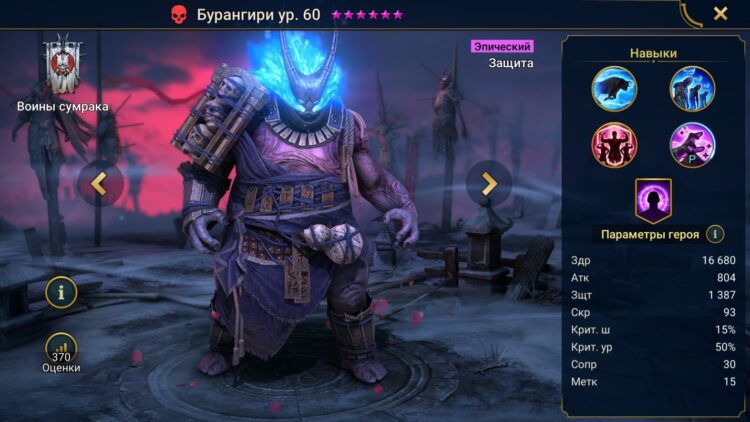This screenshot has height=422, width=750.
Task: Select the blue glowing figures skill icon
Action: [692, 88]
